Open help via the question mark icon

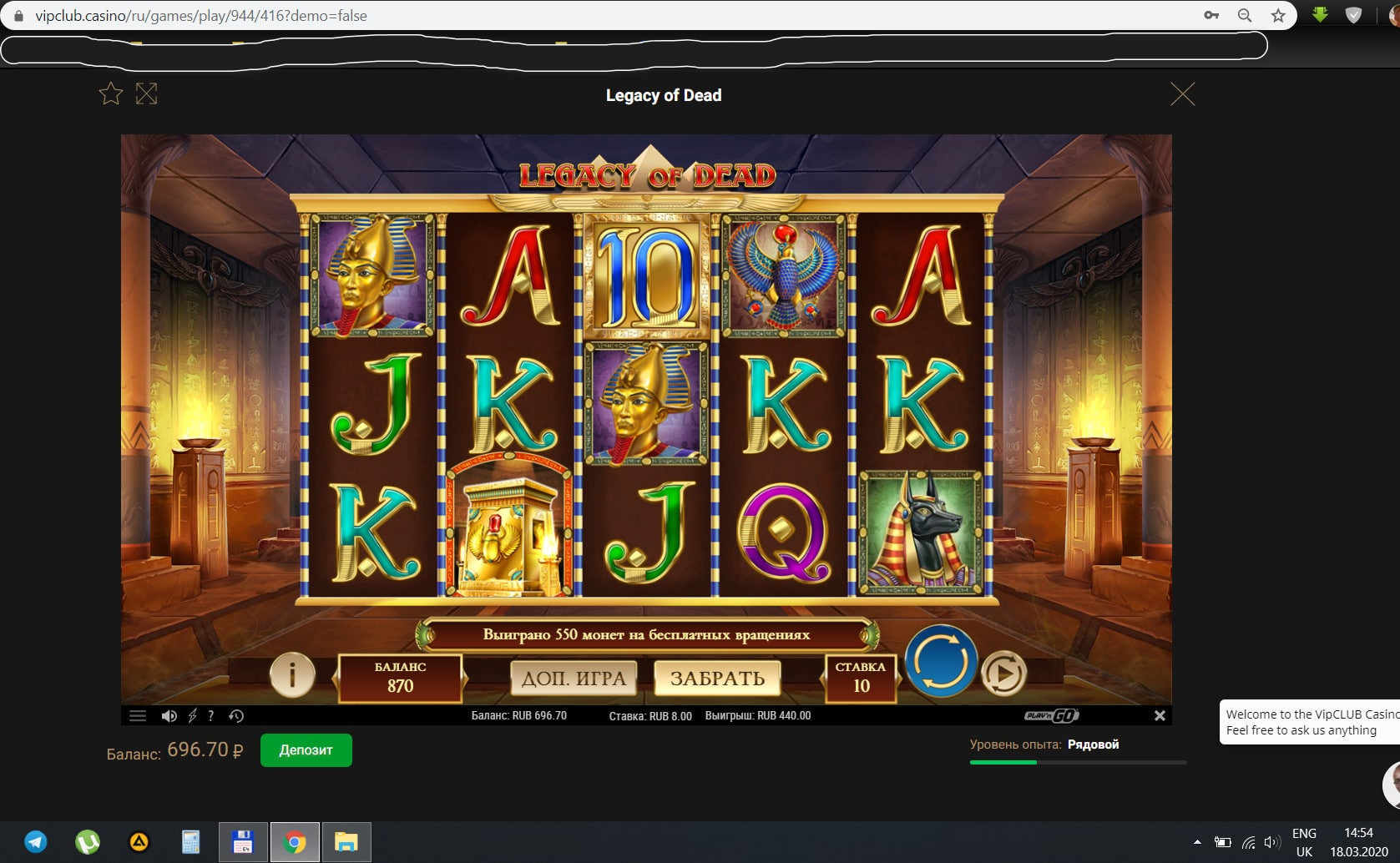coord(211,716)
